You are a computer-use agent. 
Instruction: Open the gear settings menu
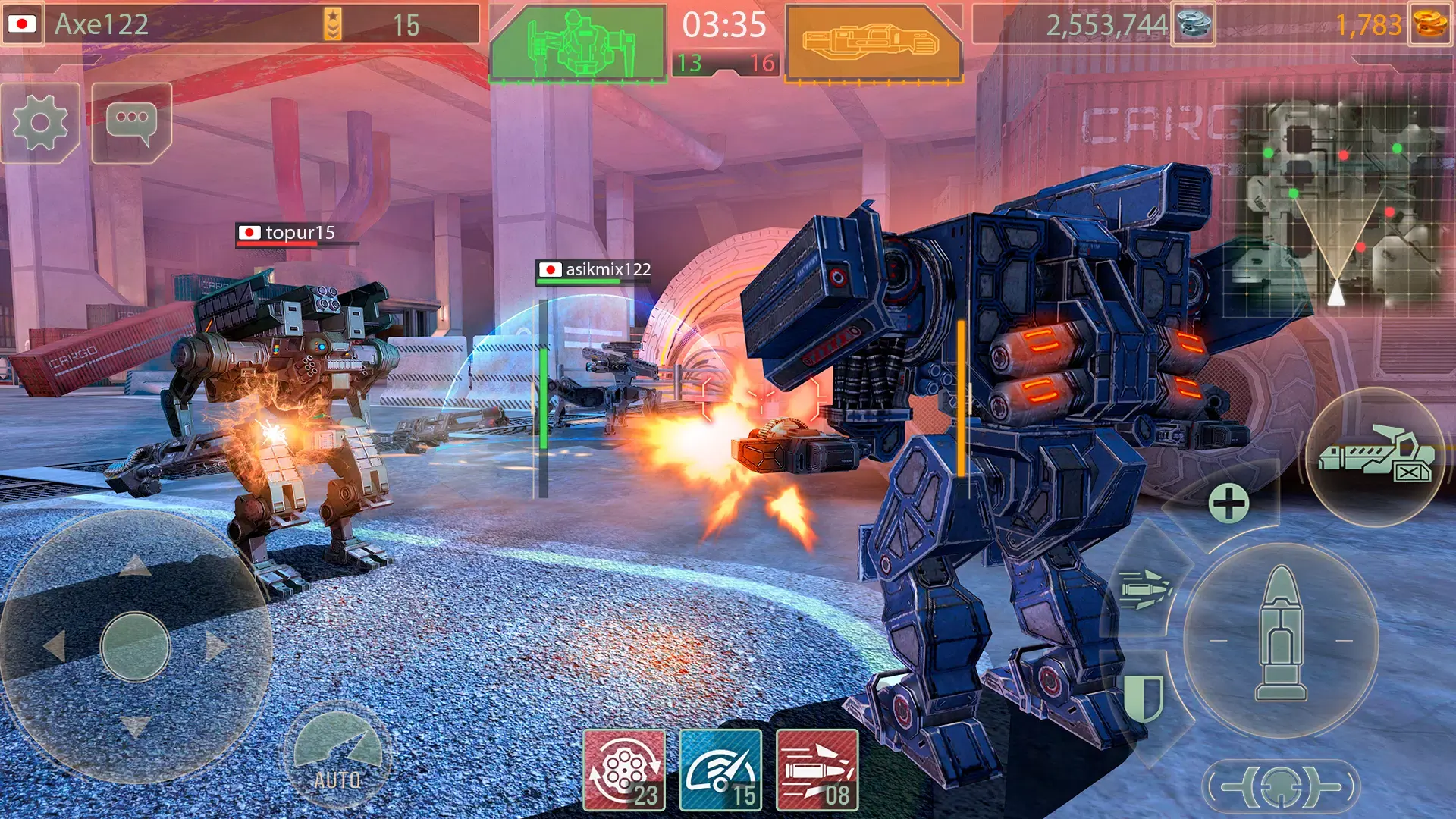(x=40, y=123)
